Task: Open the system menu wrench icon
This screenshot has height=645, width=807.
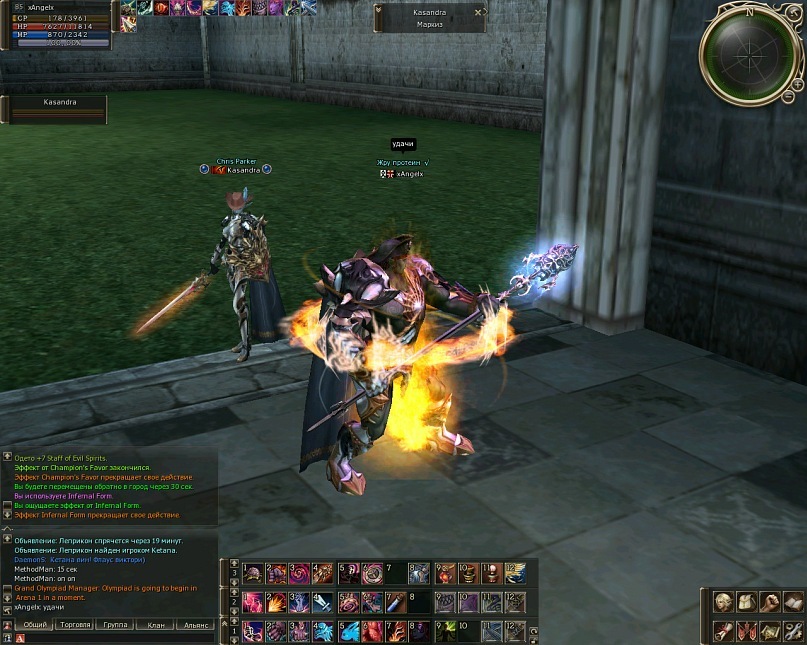Action: (791, 631)
